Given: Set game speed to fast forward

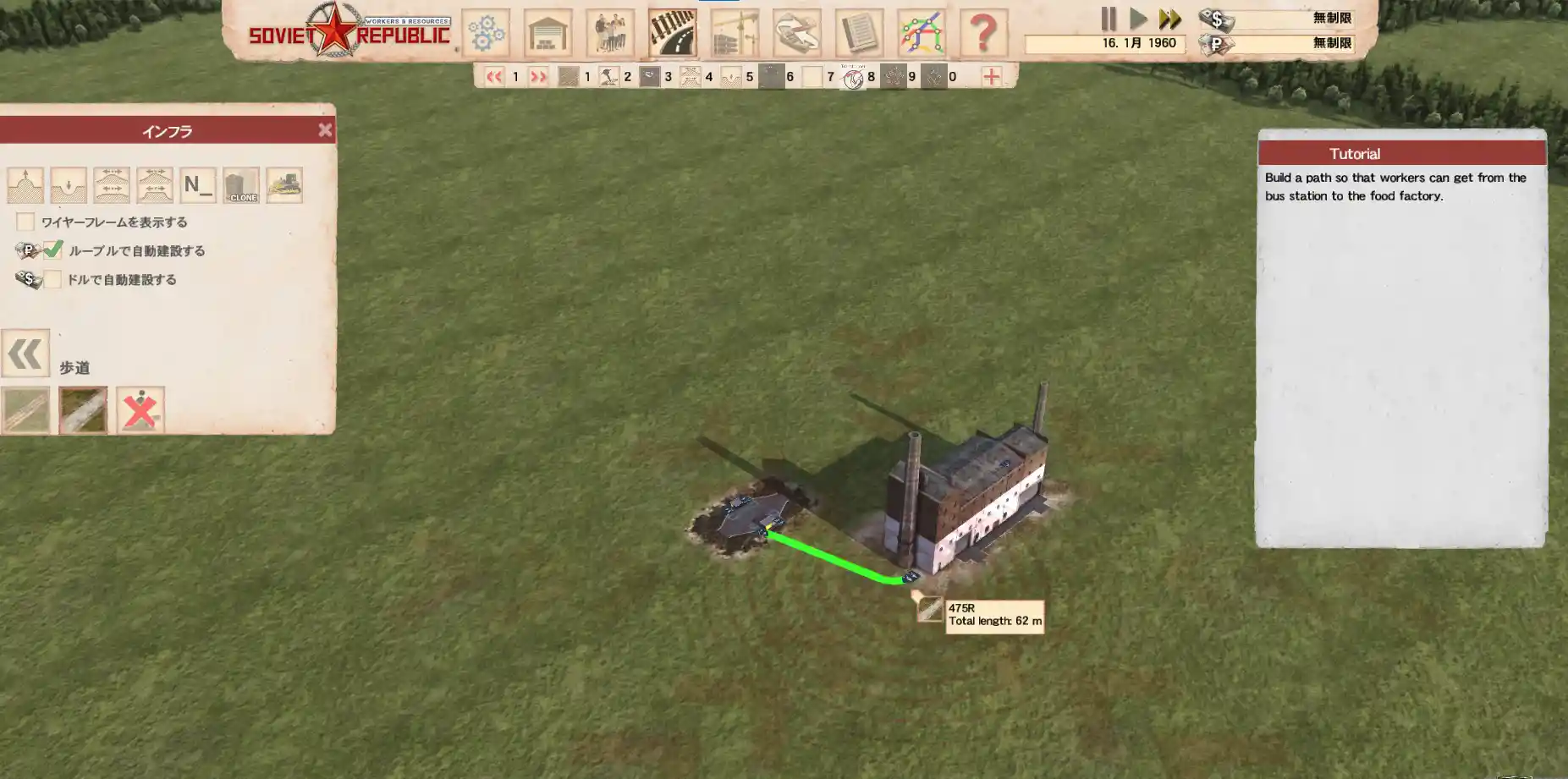Looking at the screenshot, I should tap(1170, 19).
